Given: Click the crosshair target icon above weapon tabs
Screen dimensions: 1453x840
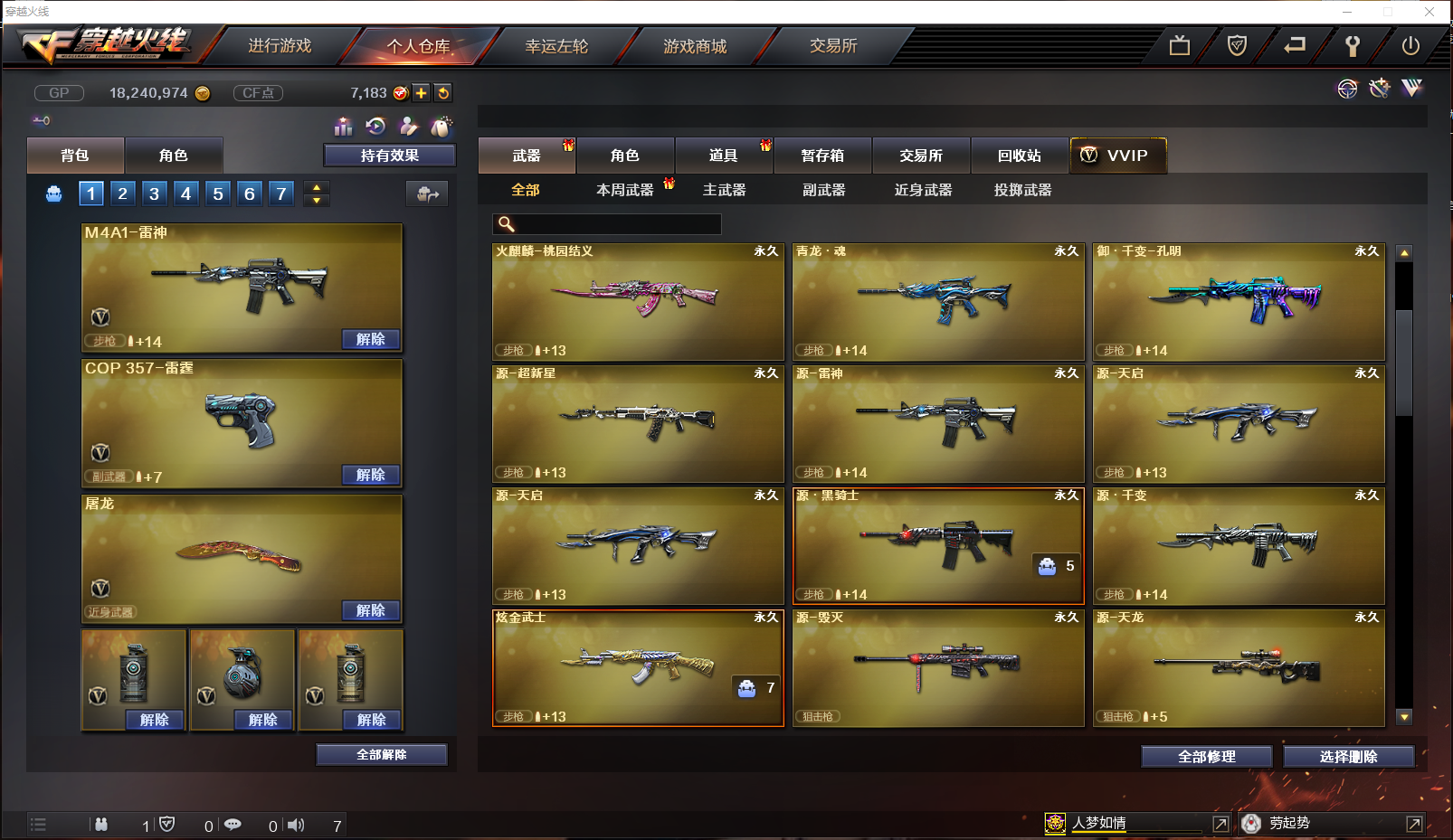Looking at the screenshot, I should tap(1348, 89).
